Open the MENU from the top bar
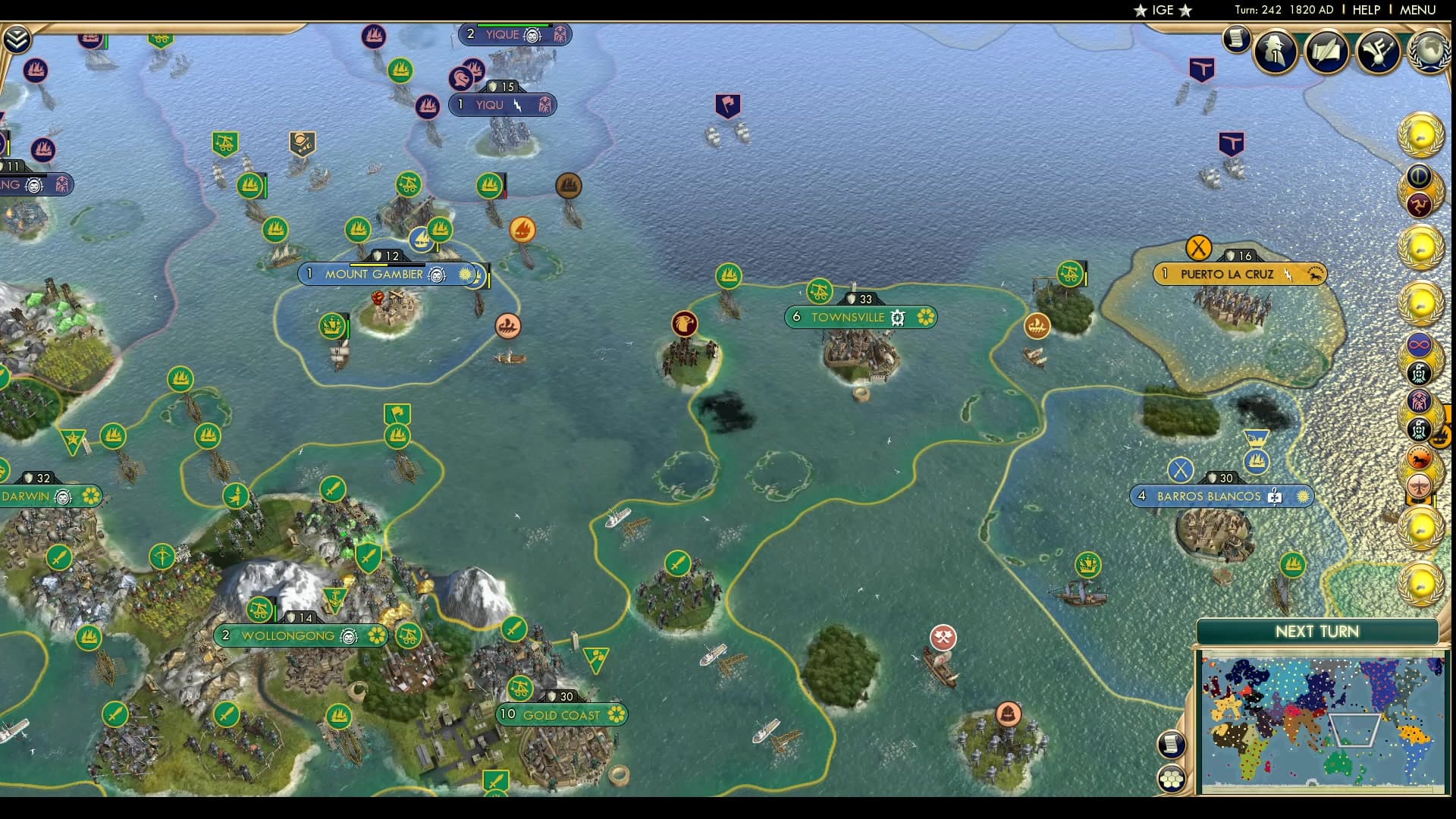Screen dimensions: 1456x819 point(1420,10)
